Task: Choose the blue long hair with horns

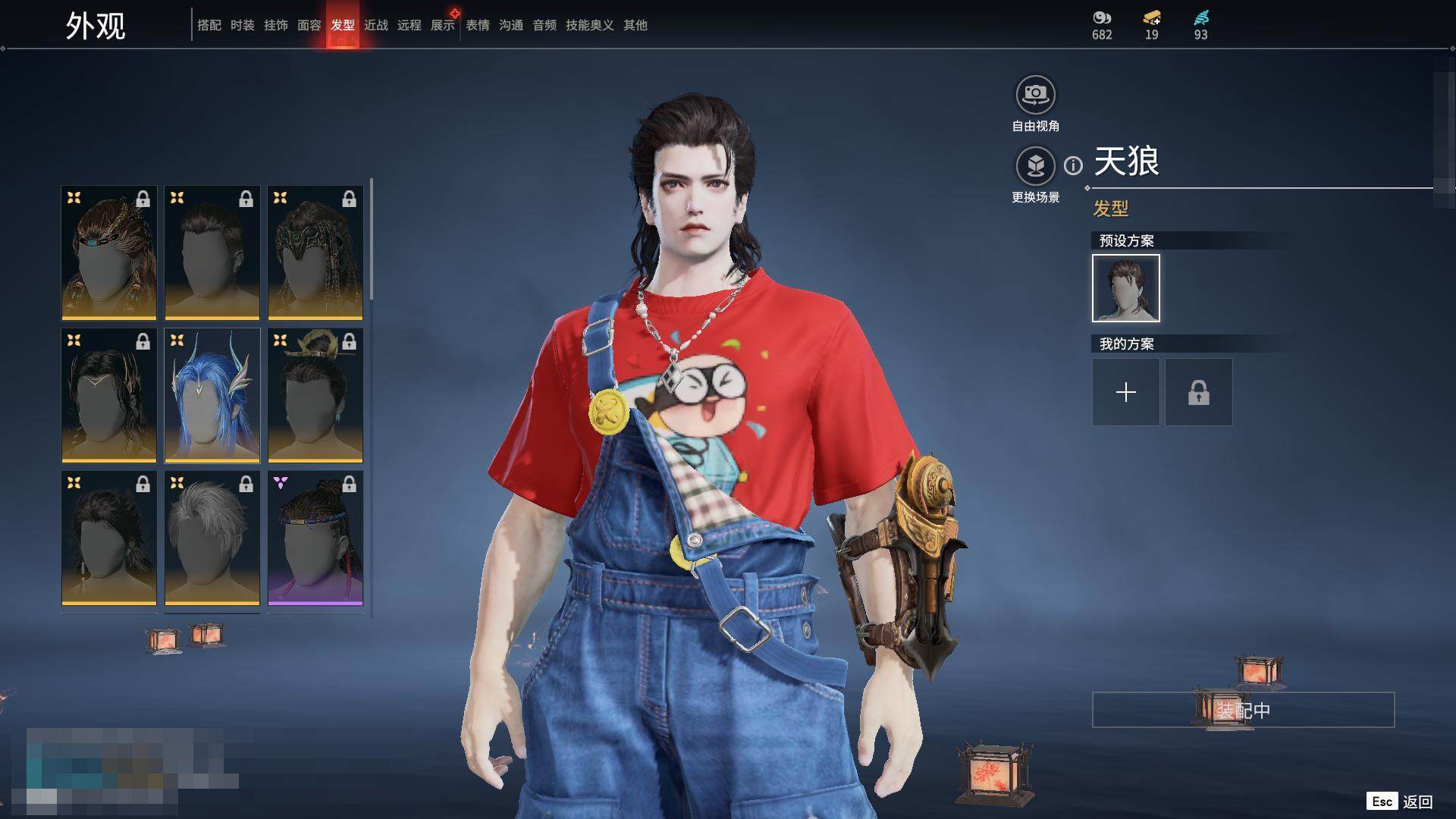Action: click(x=212, y=395)
